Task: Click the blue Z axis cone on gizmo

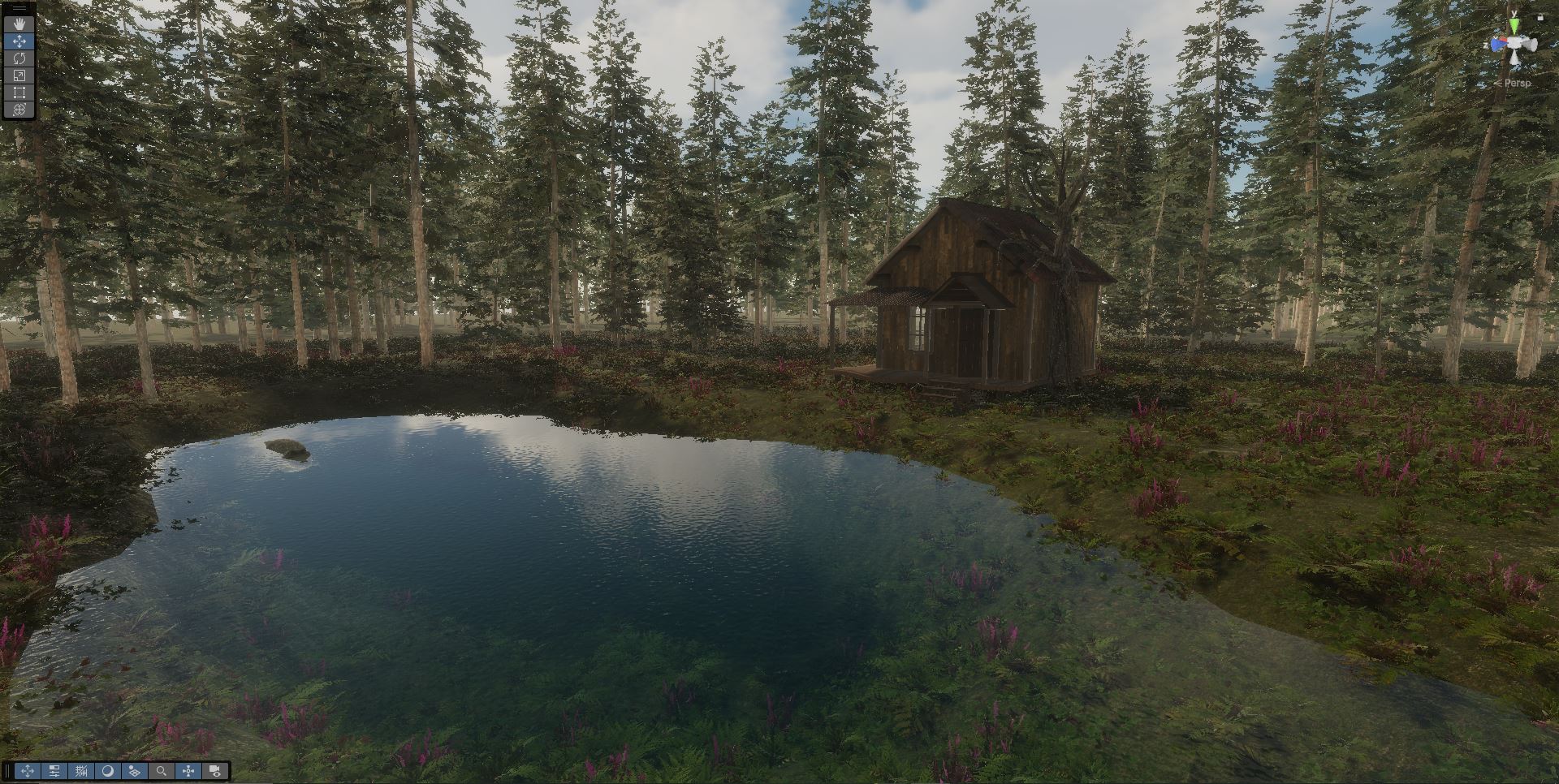Action: (x=1499, y=45)
